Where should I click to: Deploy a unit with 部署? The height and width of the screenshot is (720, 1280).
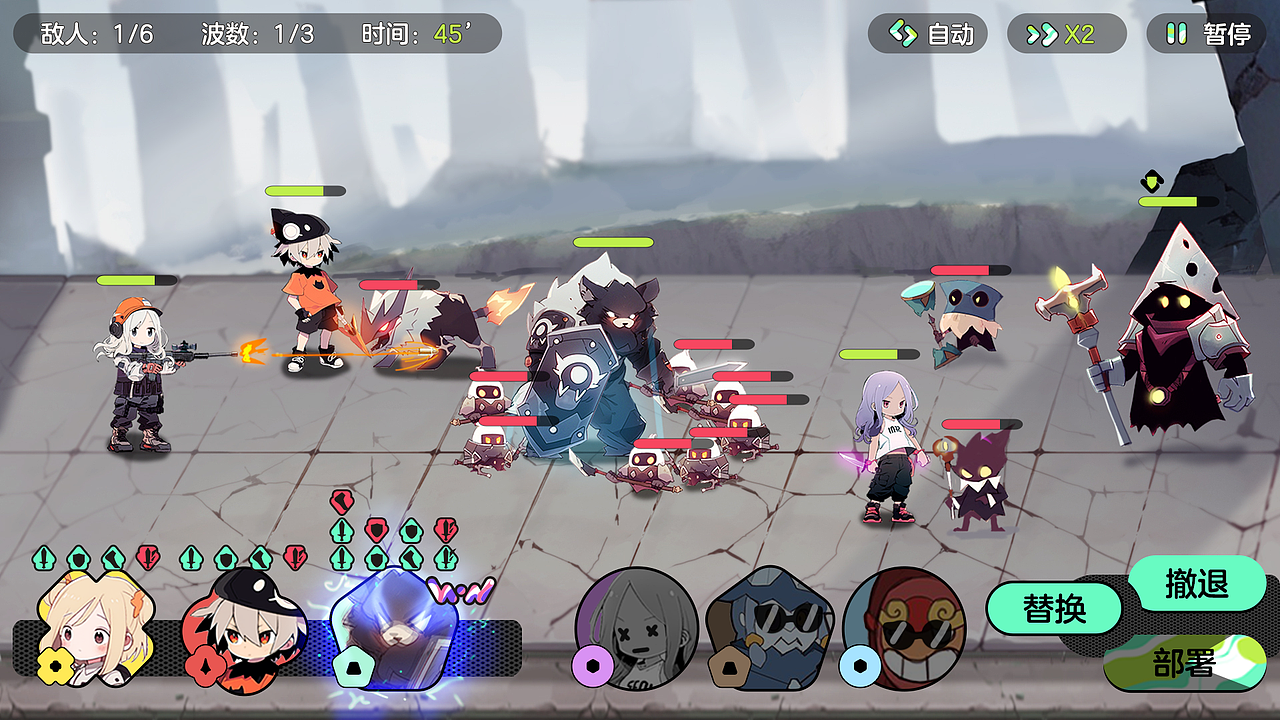point(1184,663)
